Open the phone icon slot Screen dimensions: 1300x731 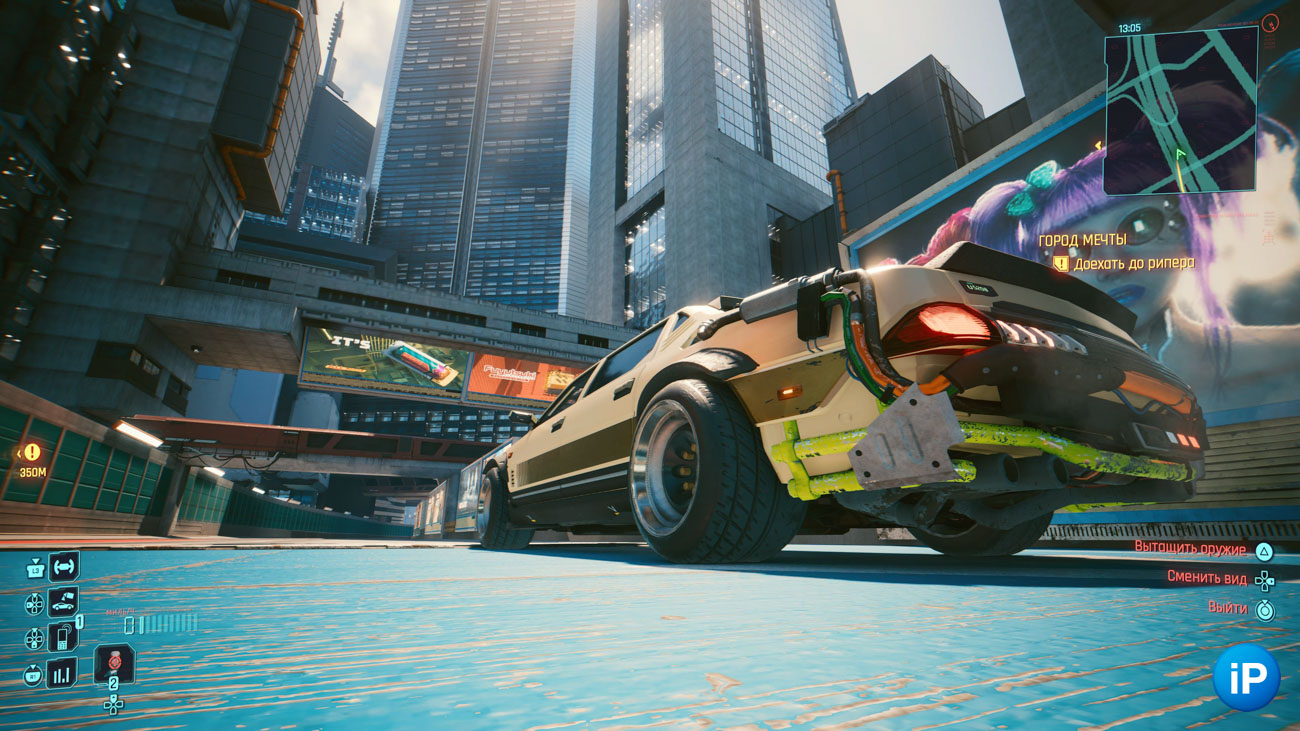click(x=63, y=637)
